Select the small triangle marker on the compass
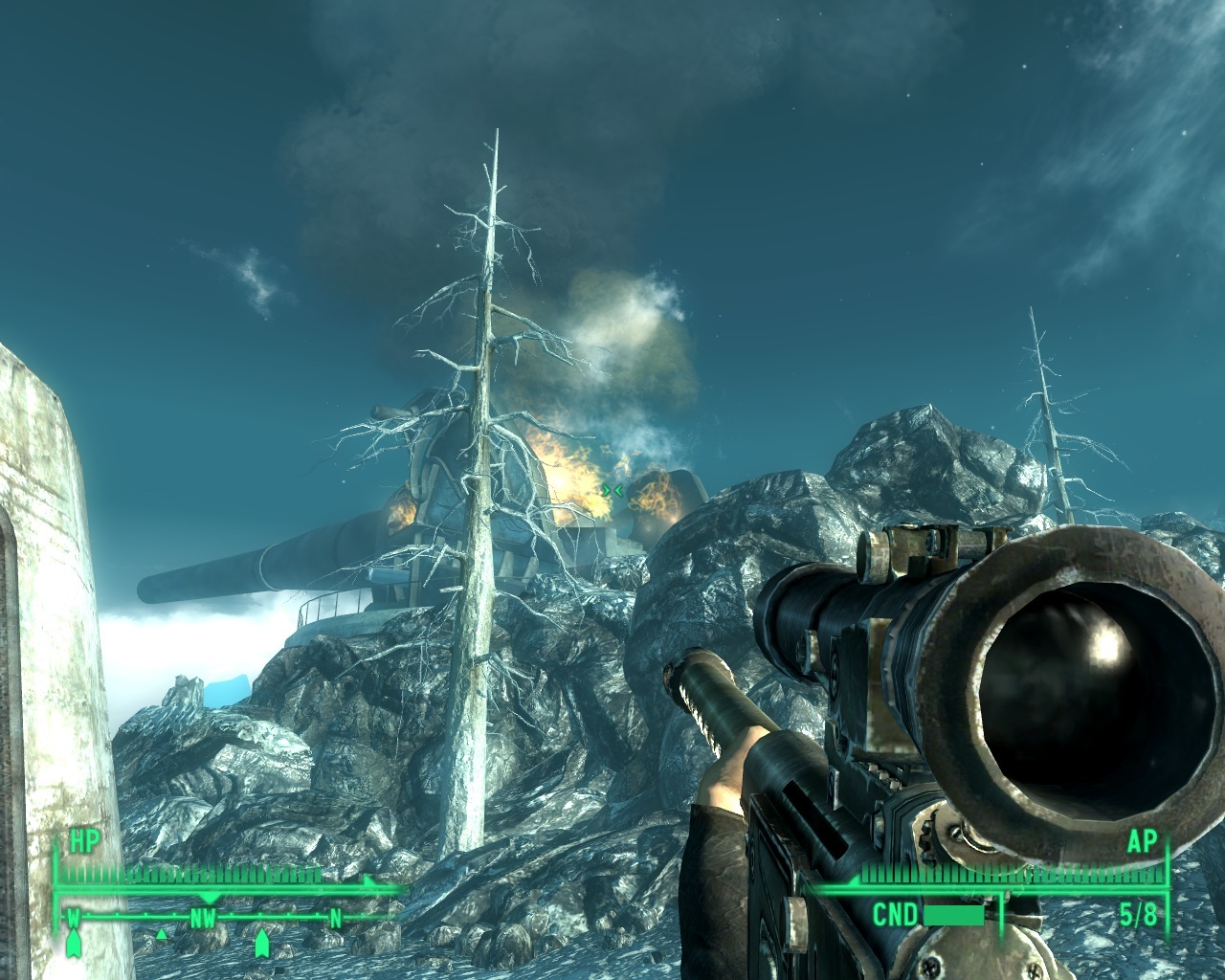The height and width of the screenshot is (980, 1225). [162, 933]
